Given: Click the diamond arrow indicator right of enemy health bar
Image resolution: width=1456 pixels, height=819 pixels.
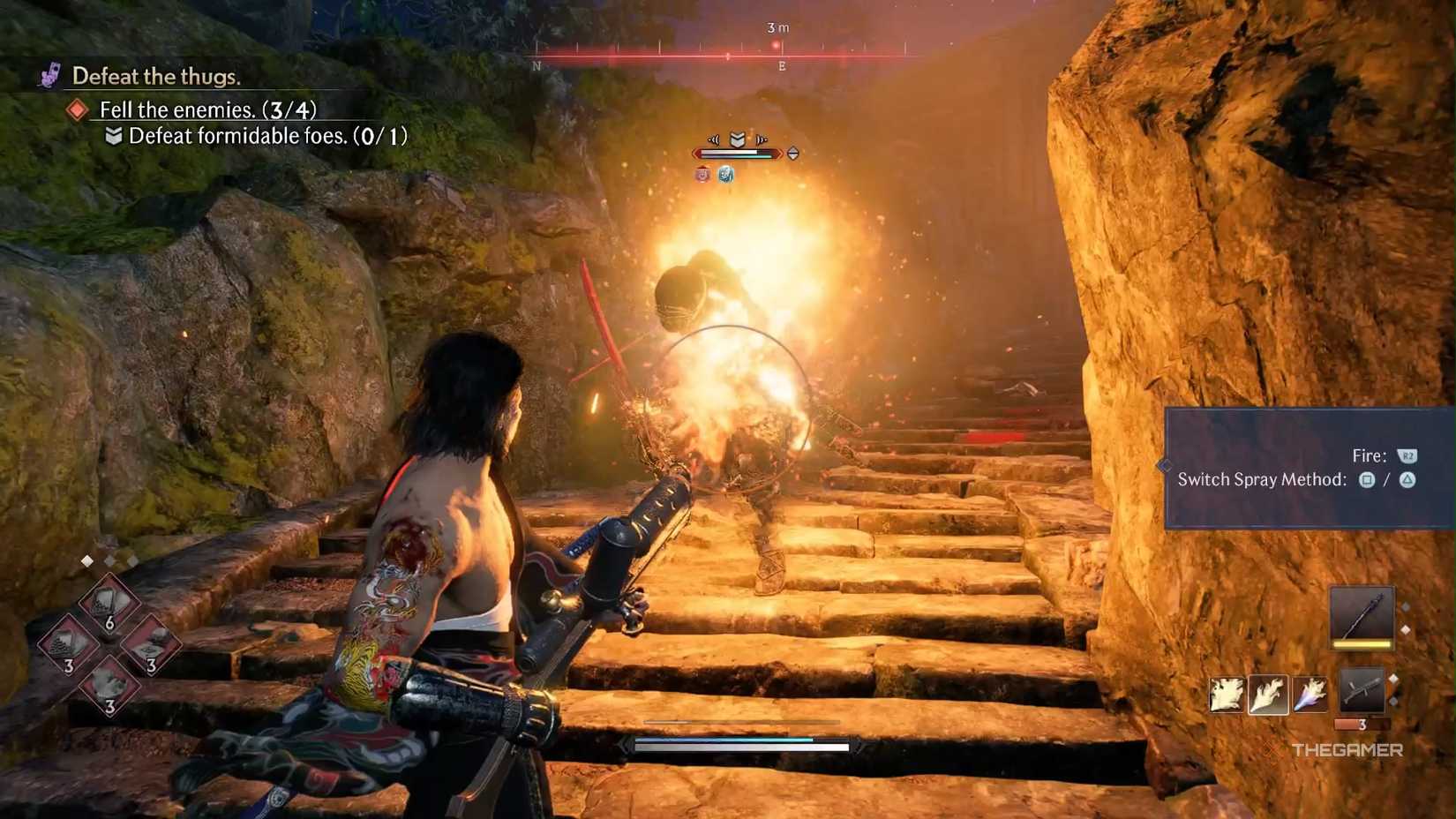Looking at the screenshot, I should pyautogui.click(x=793, y=154).
